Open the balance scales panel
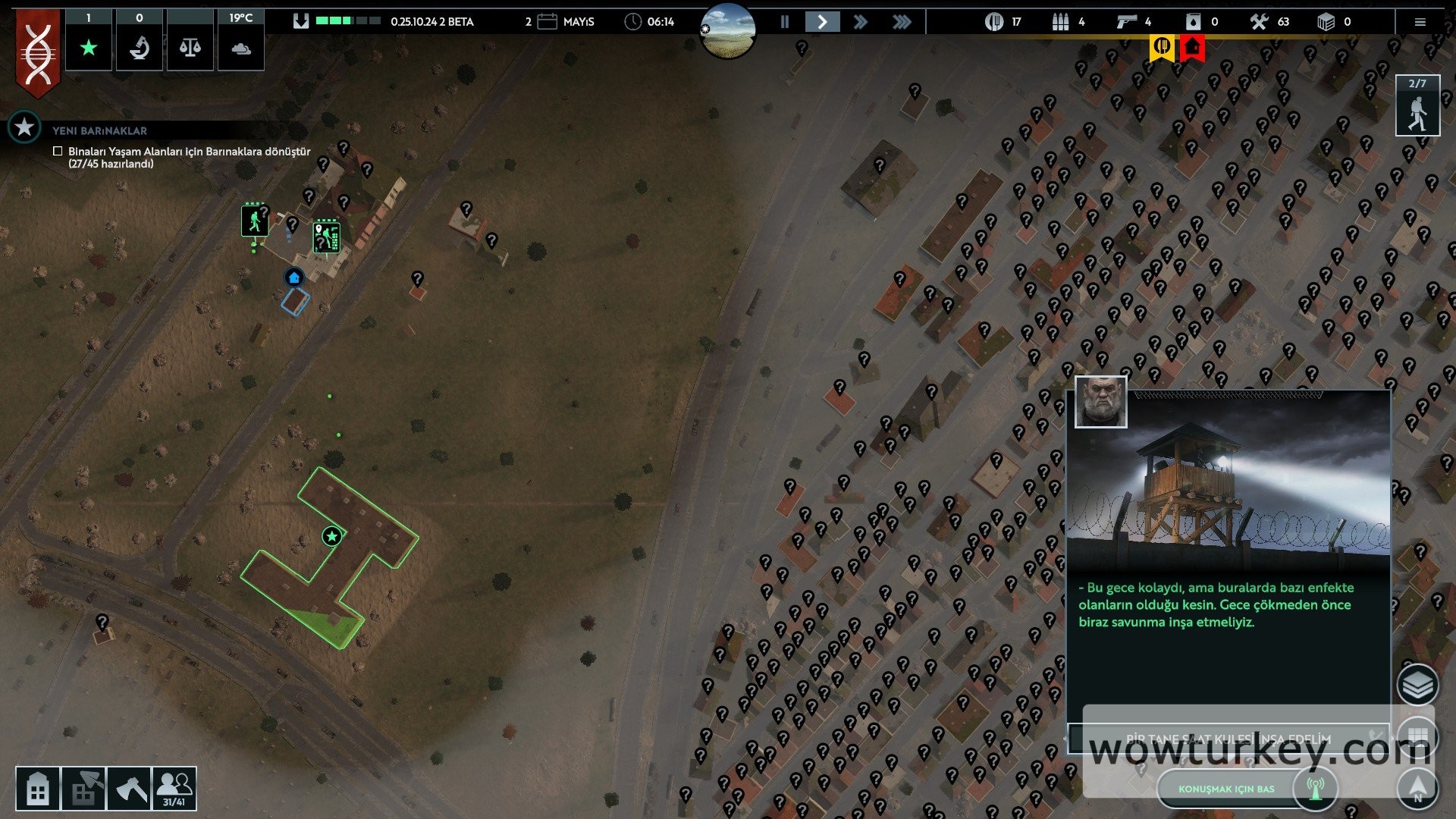Image resolution: width=1456 pixels, height=819 pixels. click(x=190, y=48)
